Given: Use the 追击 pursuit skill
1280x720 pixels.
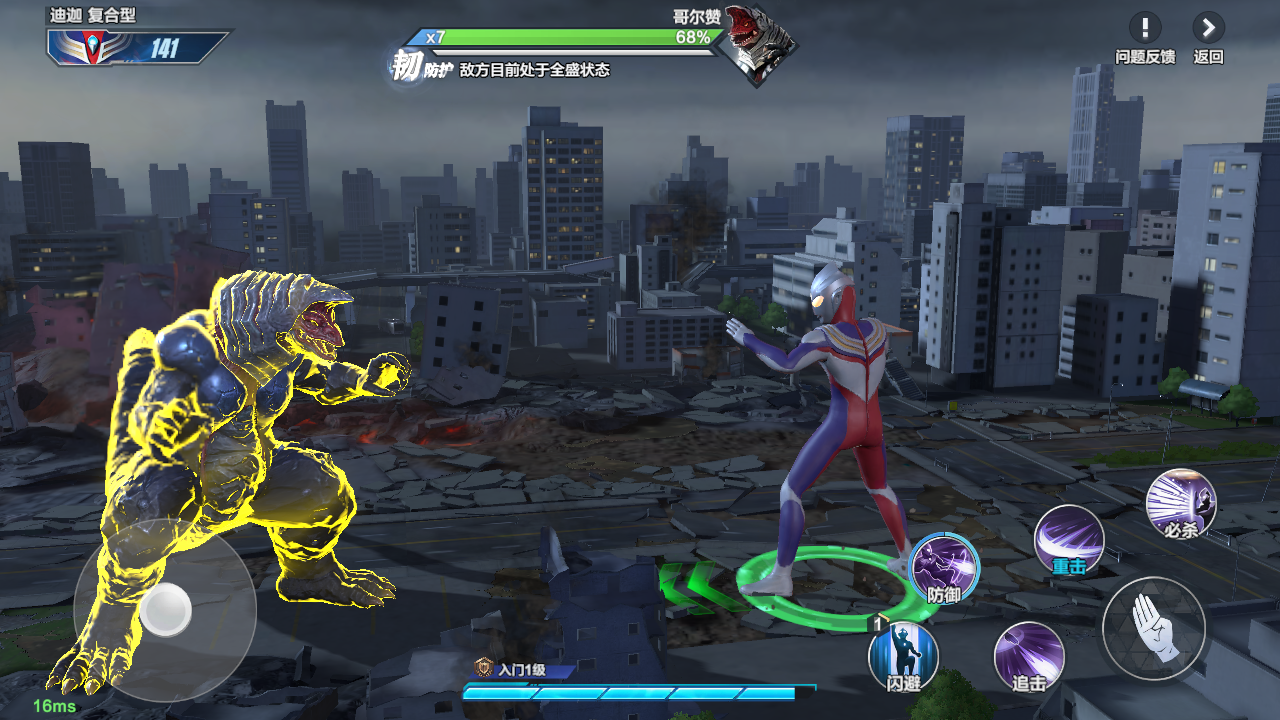Looking at the screenshot, I should tap(1028, 656).
